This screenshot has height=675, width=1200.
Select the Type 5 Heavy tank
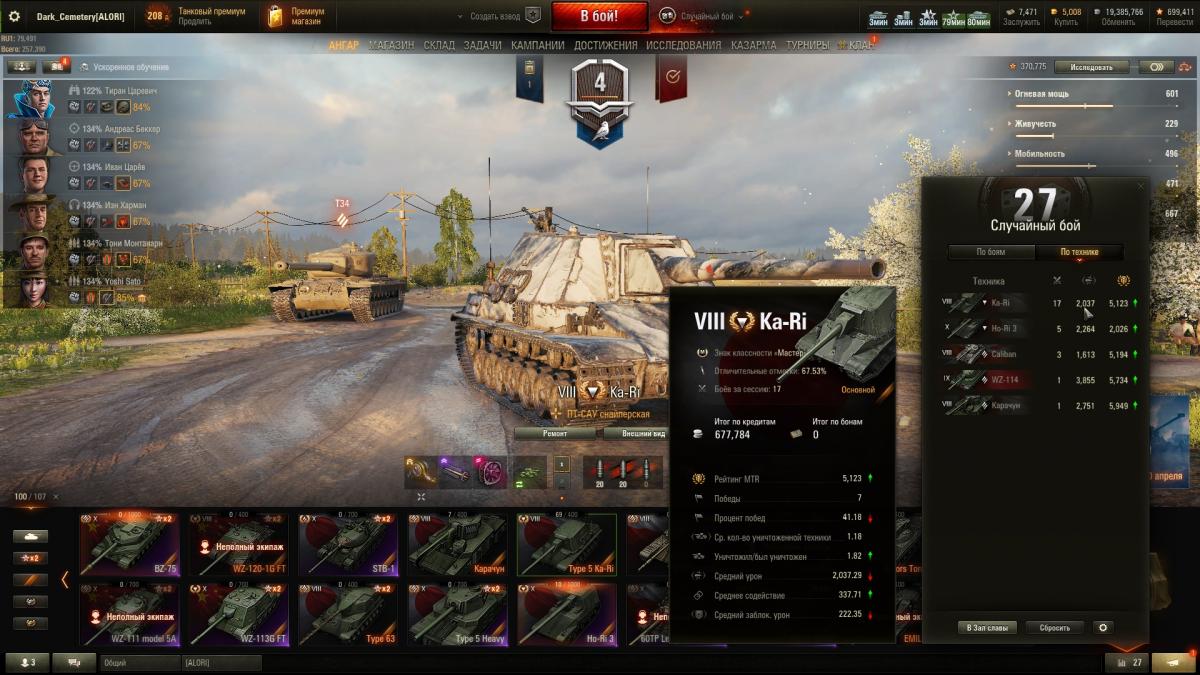pos(457,614)
